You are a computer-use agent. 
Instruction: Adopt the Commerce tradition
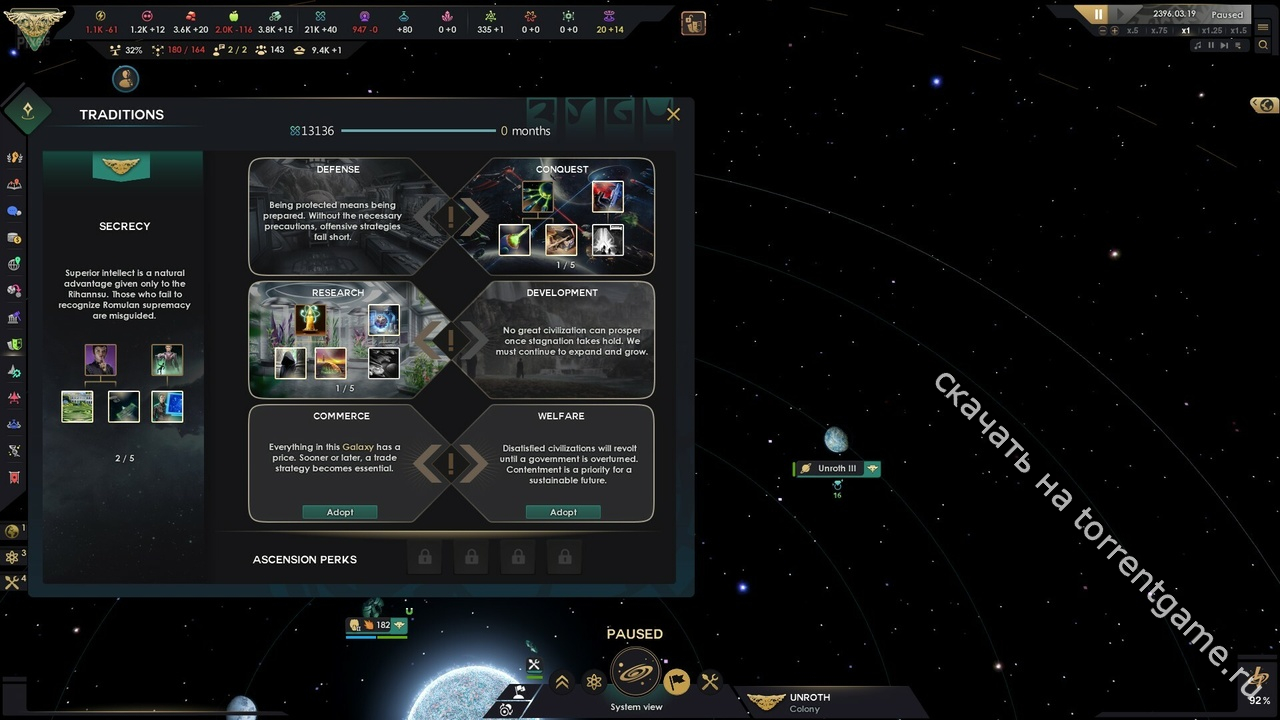pyautogui.click(x=340, y=512)
